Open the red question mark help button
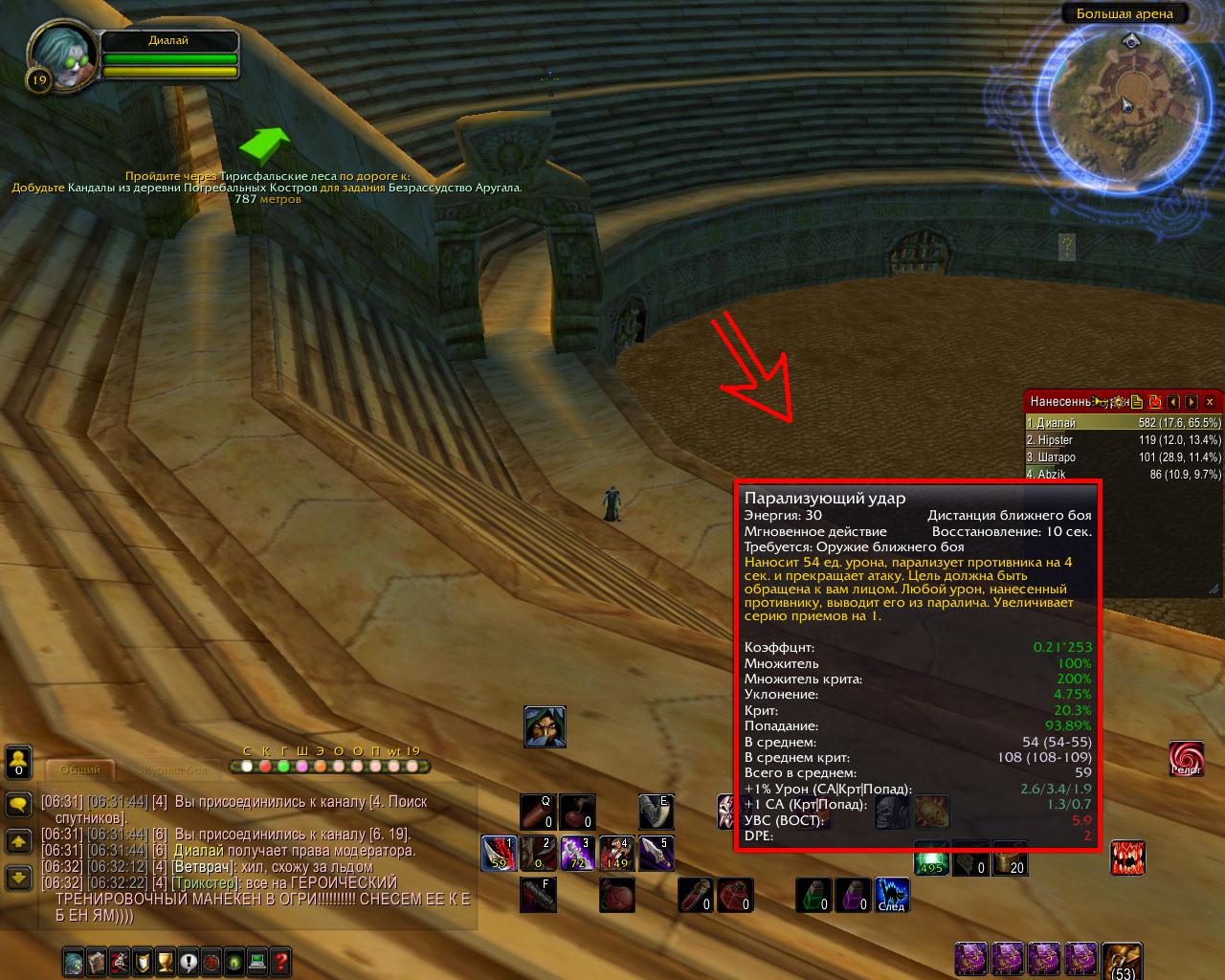 coord(280,961)
